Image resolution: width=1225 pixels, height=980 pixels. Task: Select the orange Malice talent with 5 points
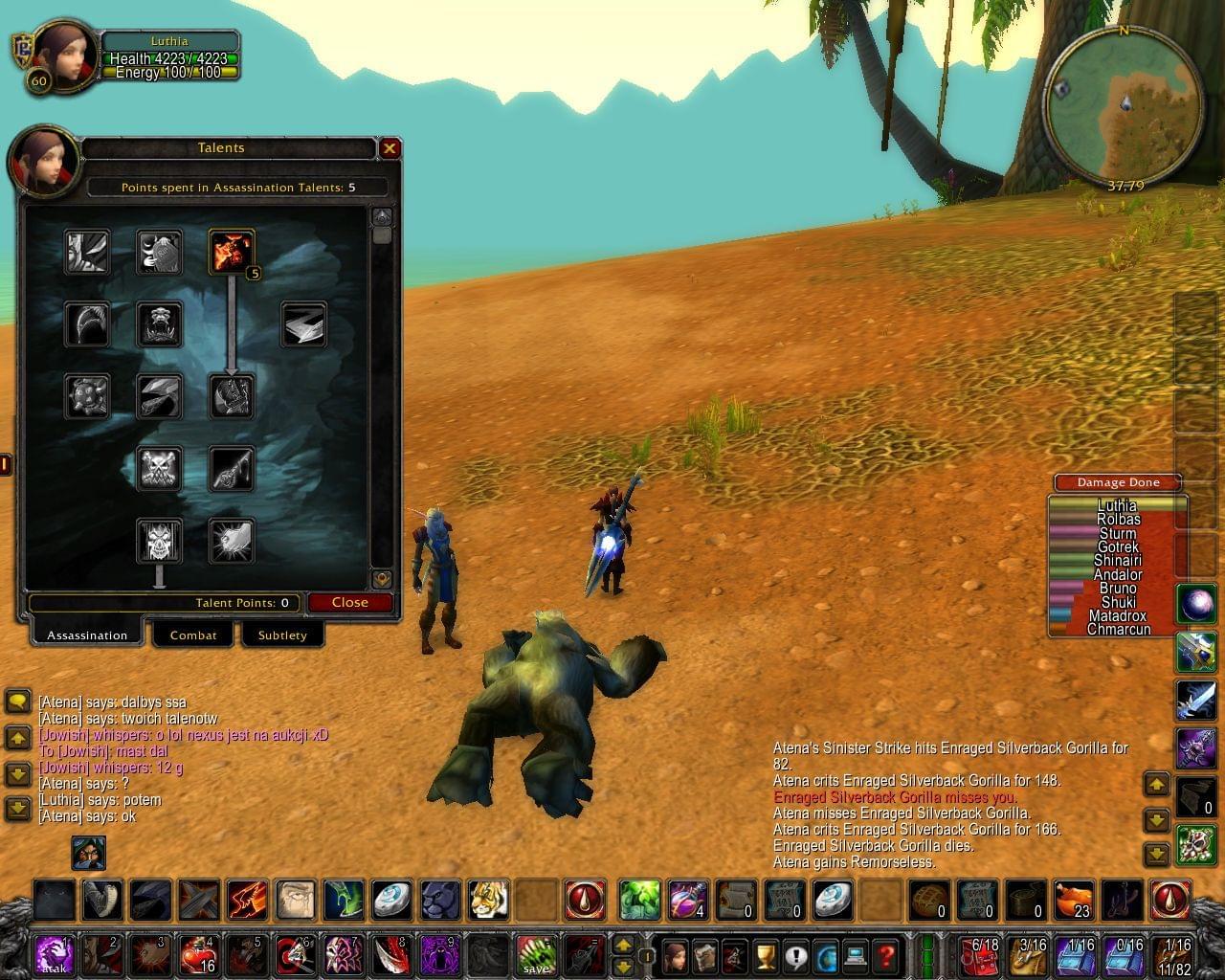pos(232,252)
